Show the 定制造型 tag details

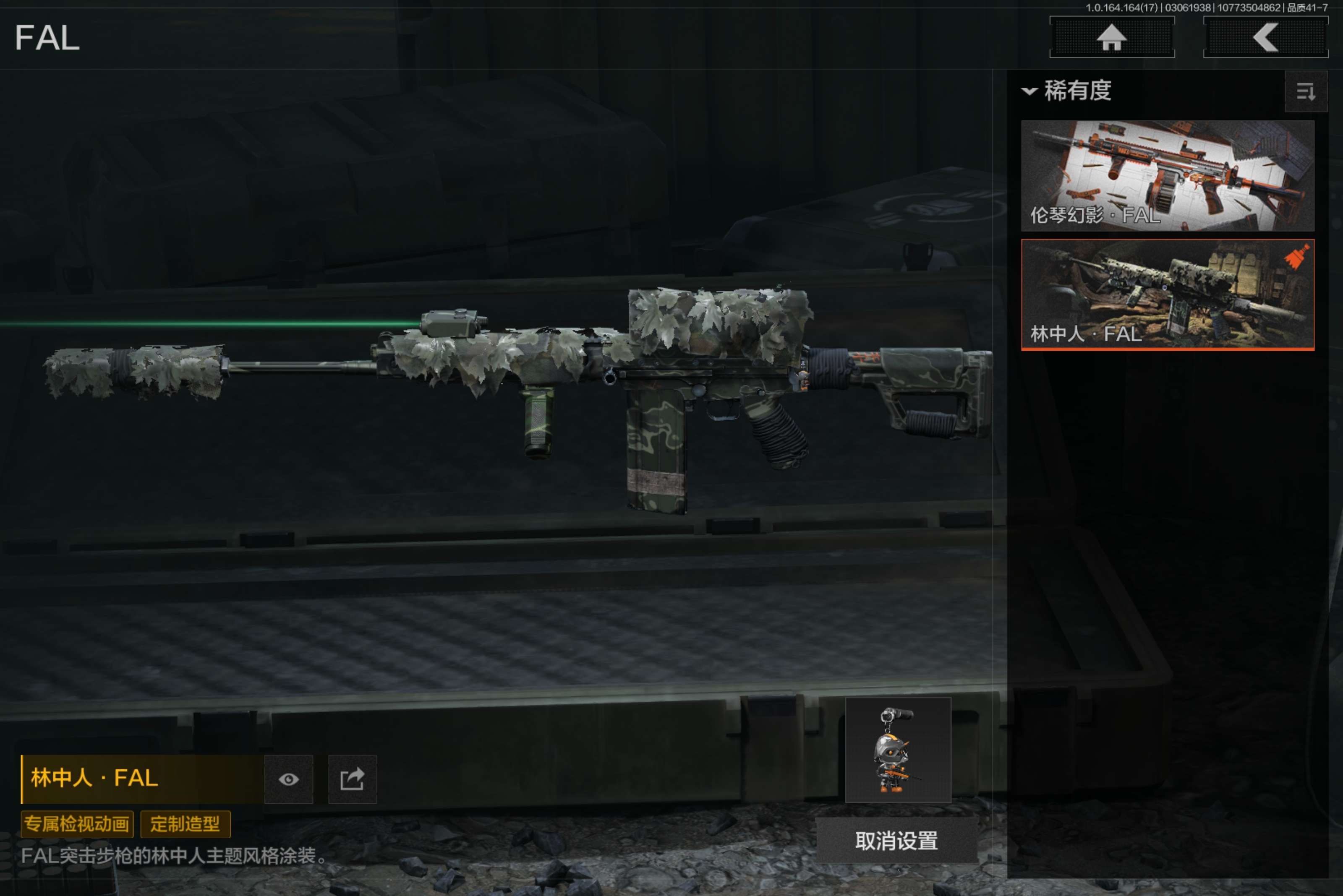point(185,824)
